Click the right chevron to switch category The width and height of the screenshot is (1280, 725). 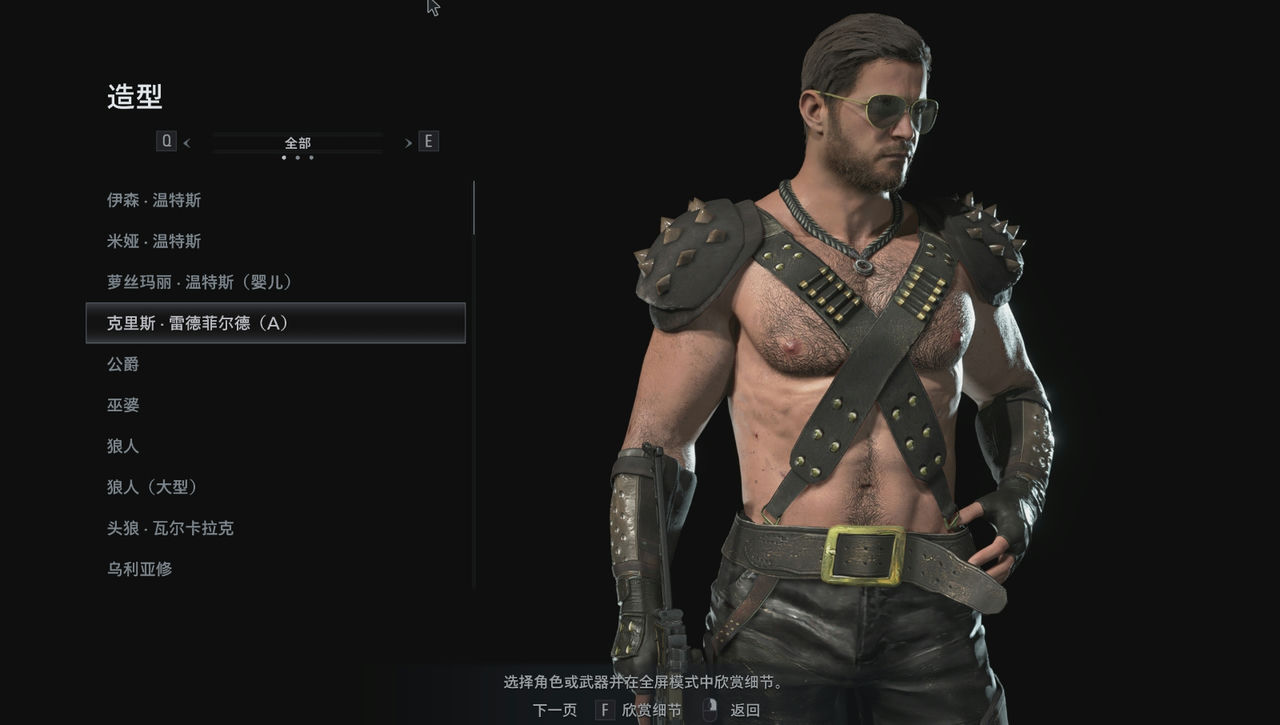coord(408,141)
